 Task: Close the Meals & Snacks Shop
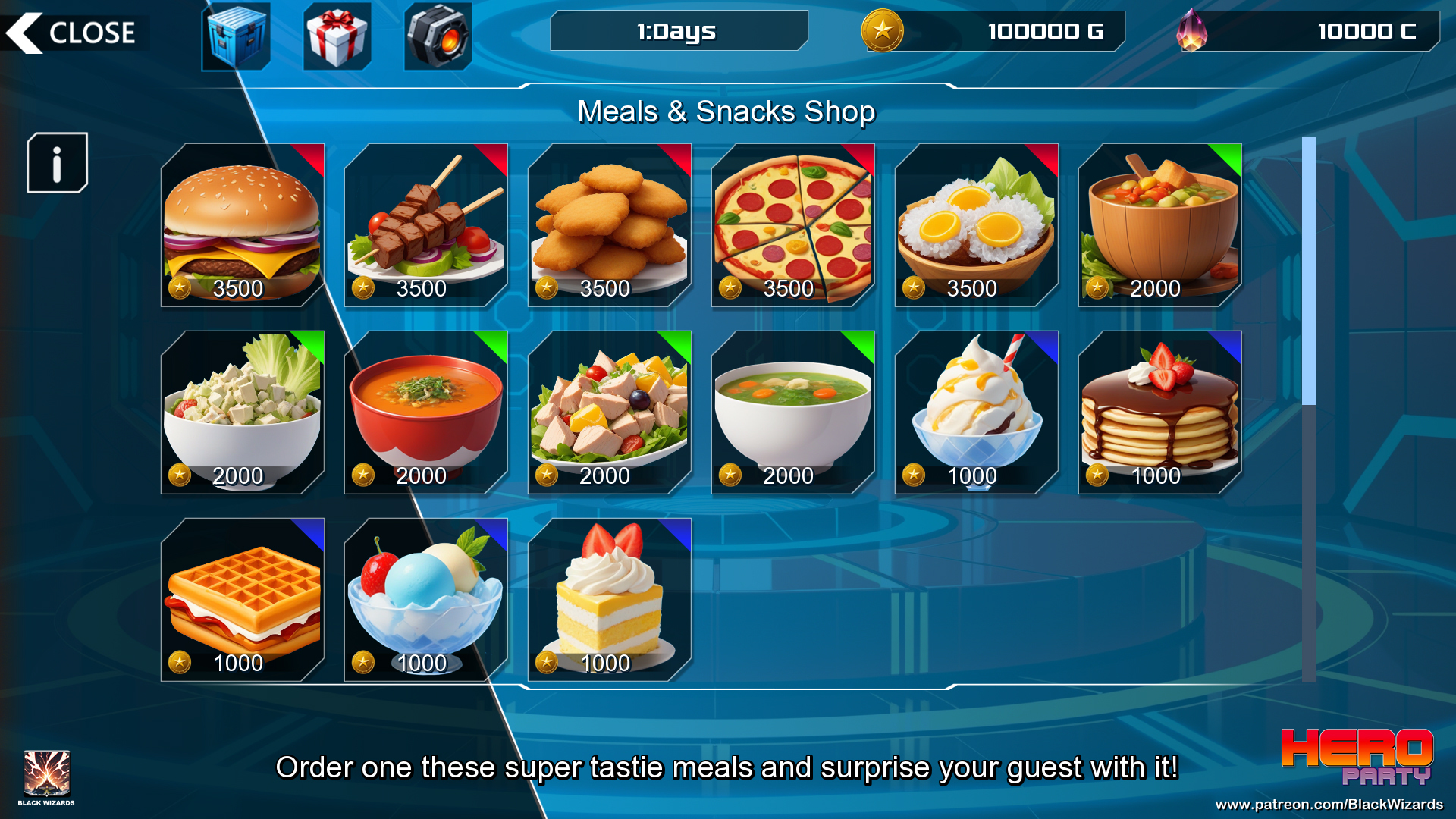[x=74, y=33]
